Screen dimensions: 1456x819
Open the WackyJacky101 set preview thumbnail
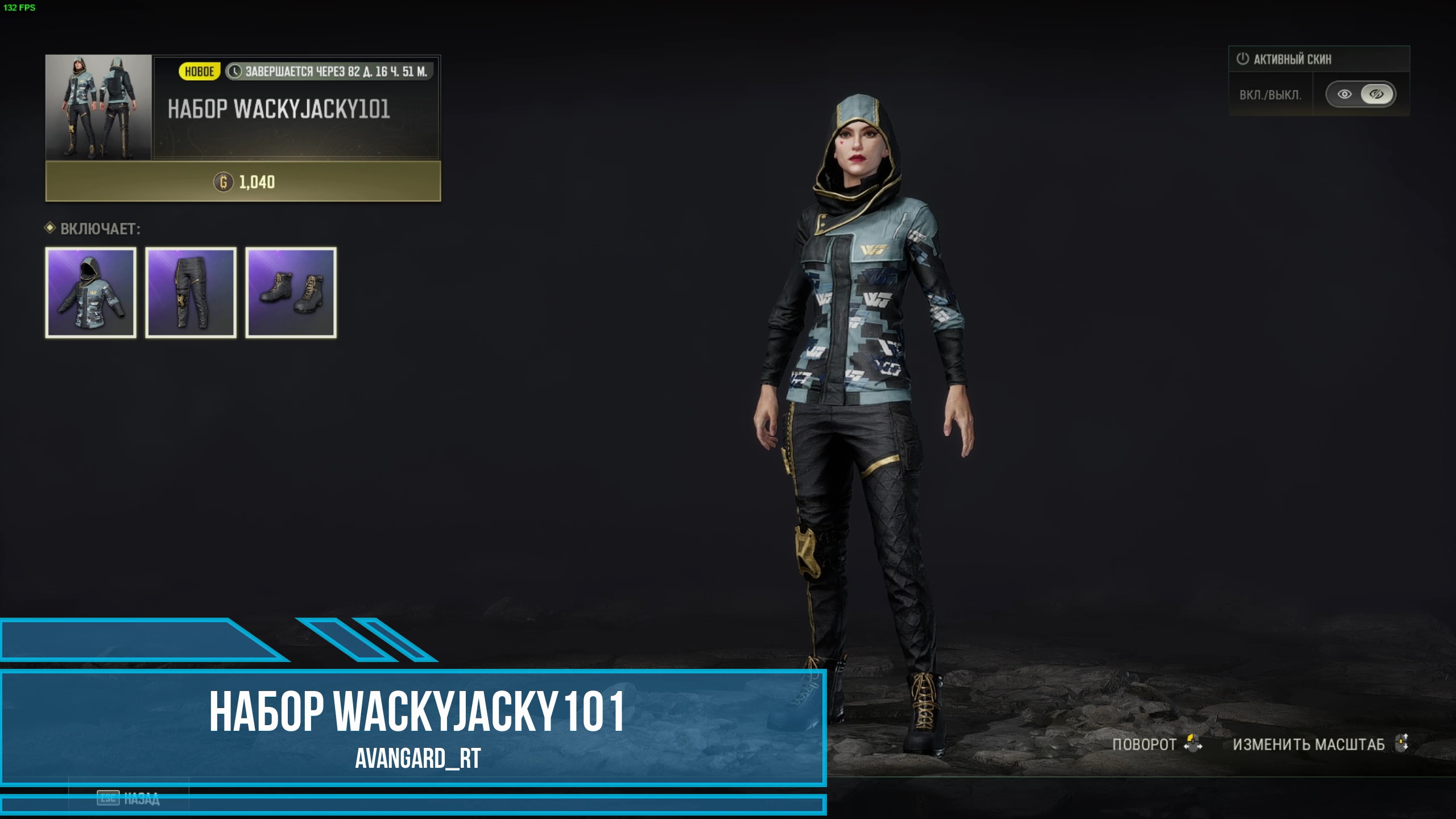click(98, 107)
